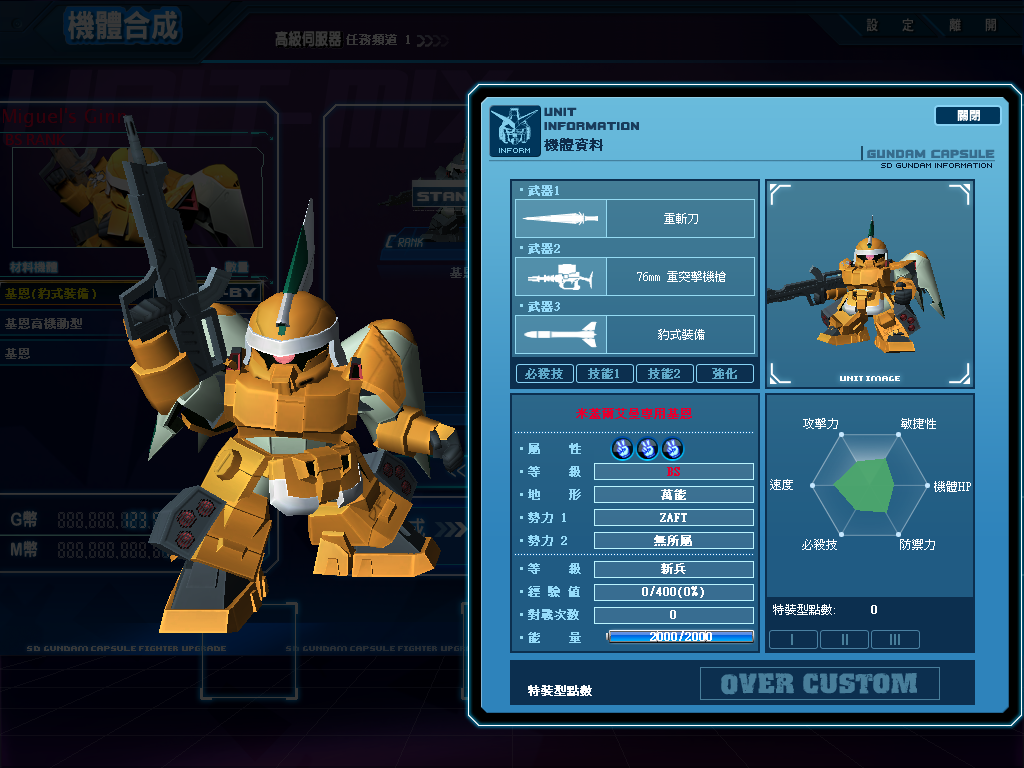Viewport: 1024px width, 768px height.
Task: Click the unit image thumbnail
Action: point(869,283)
